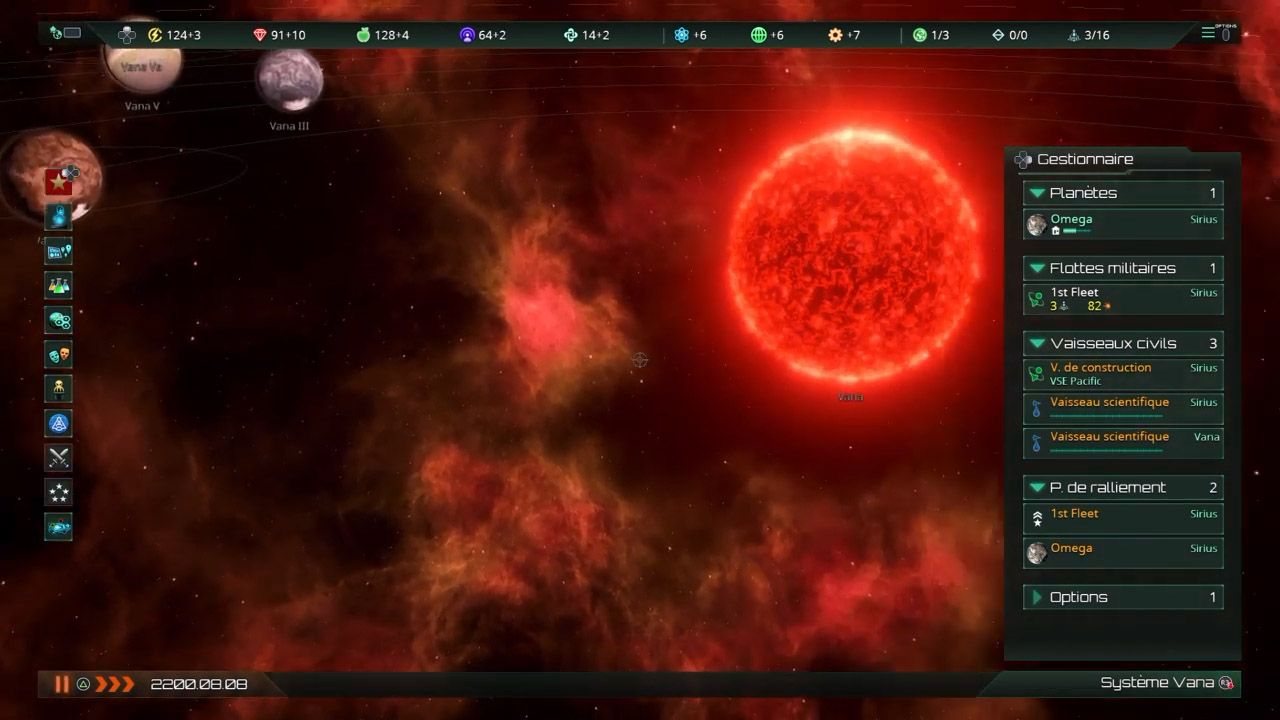Select planet Omega under Planètes

(x=1122, y=224)
